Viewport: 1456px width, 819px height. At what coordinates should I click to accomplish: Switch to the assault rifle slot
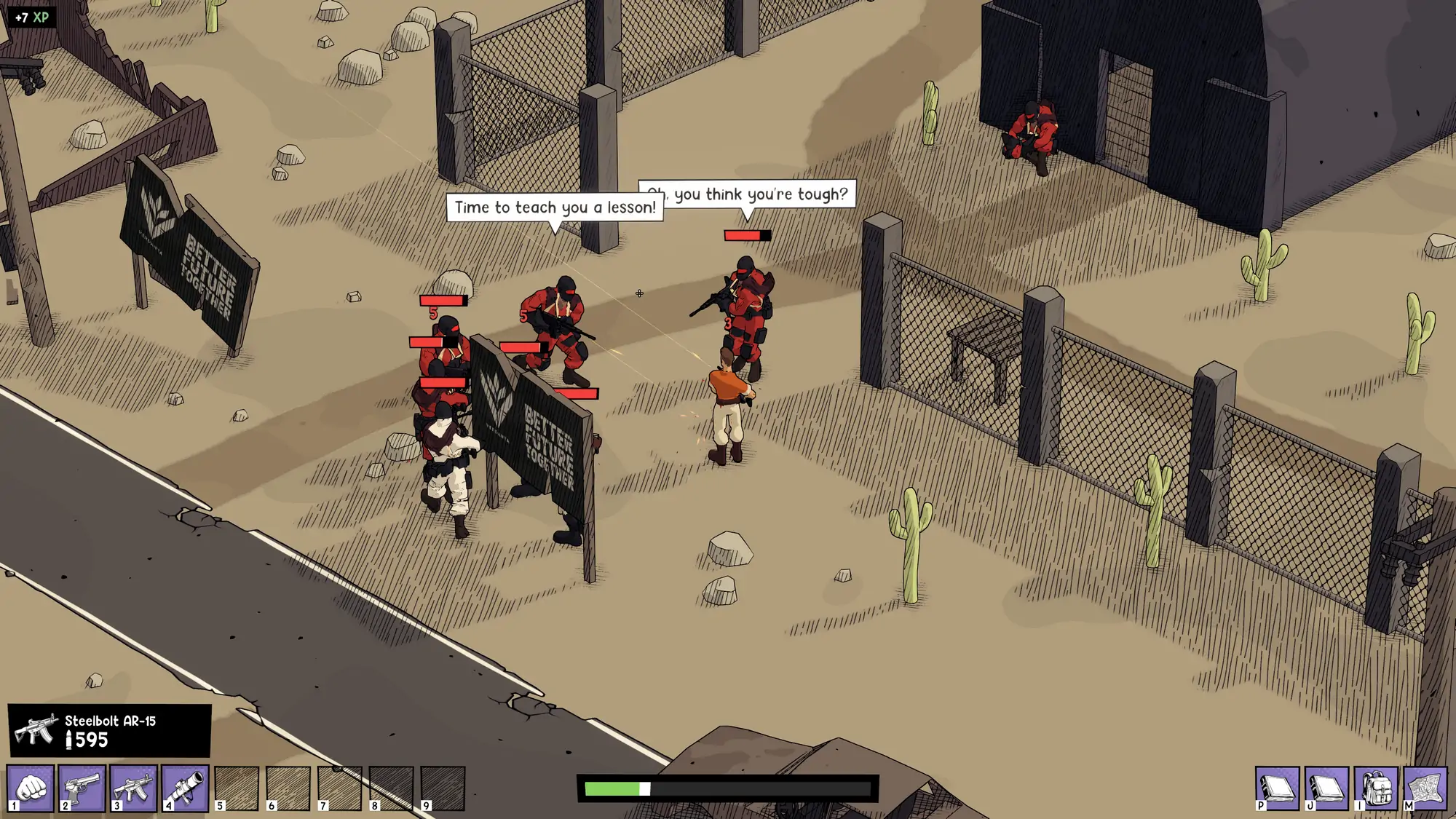point(134,788)
